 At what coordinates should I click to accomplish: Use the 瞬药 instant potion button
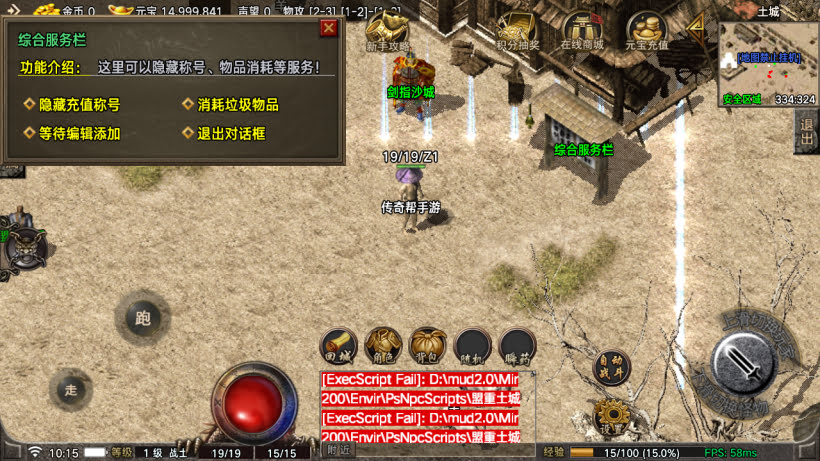(516, 346)
